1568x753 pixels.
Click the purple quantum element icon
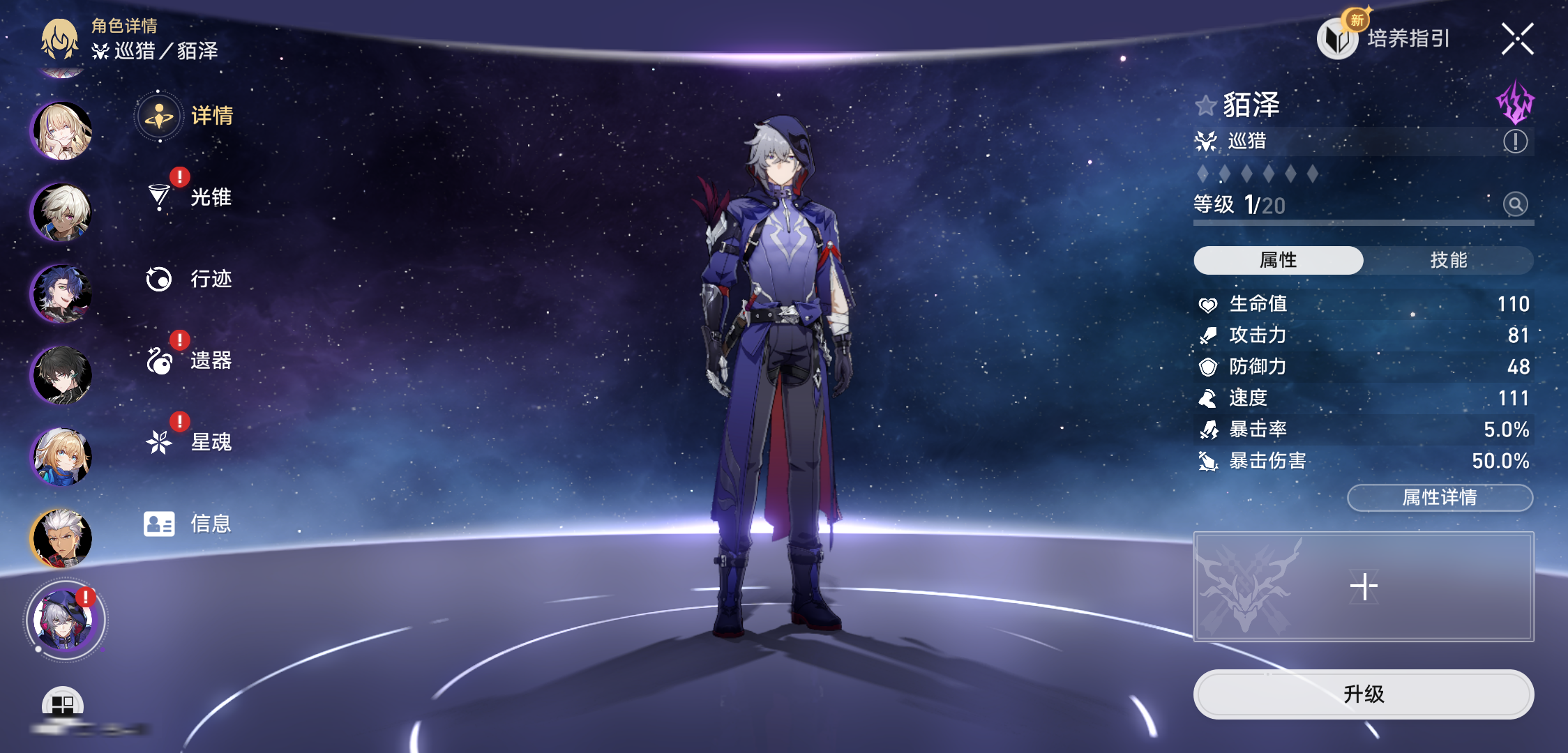[x=1515, y=104]
